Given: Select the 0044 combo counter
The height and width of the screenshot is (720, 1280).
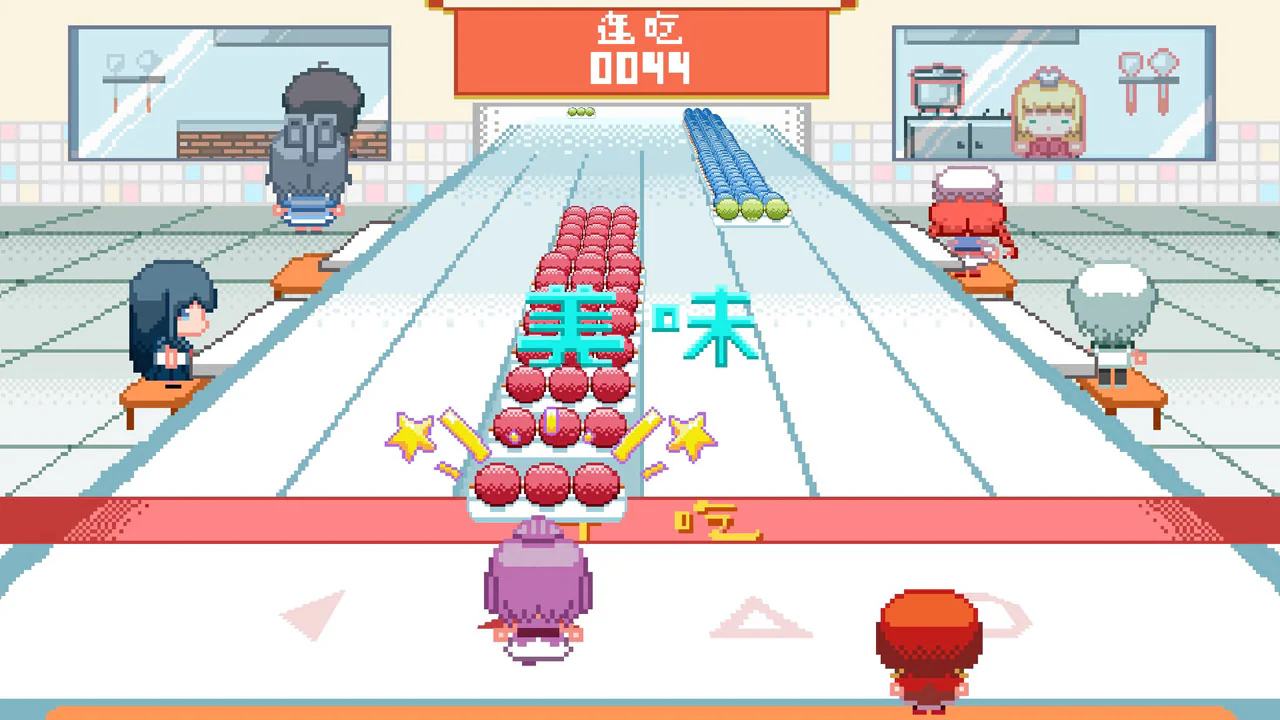Looking at the screenshot, I should point(640,70).
